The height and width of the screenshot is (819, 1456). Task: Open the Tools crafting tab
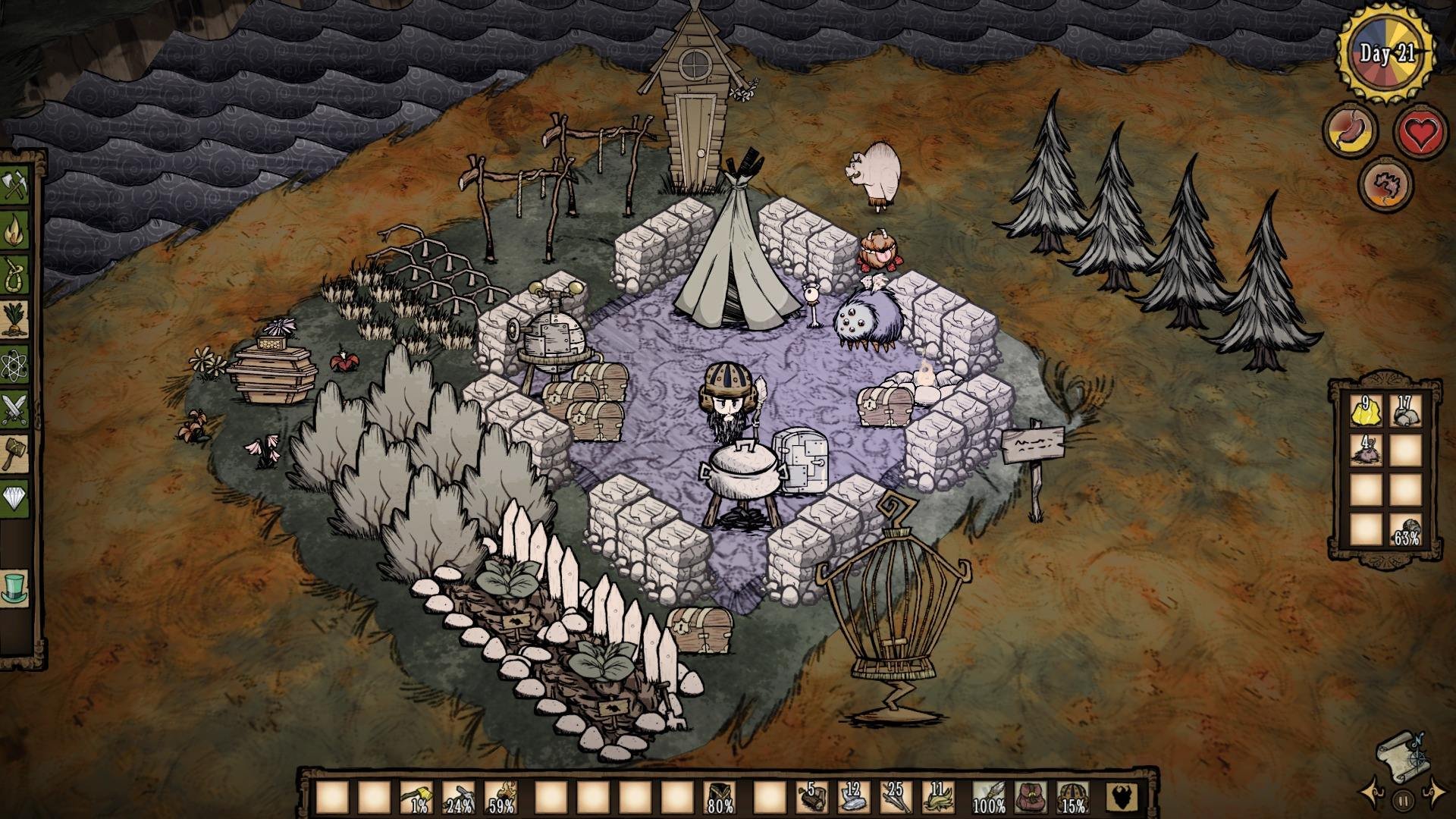(x=14, y=187)
